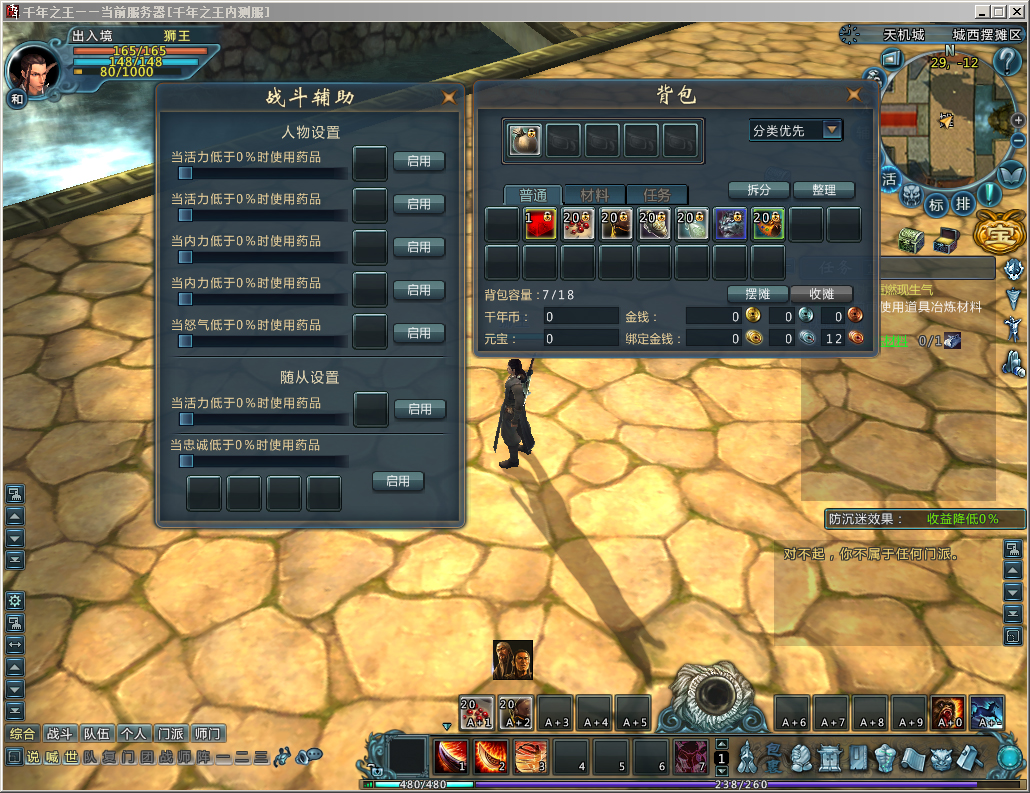Activate the flaming slash skill in slot 1
Viewport: 1030px width, 793px height.
pos(451,757)
